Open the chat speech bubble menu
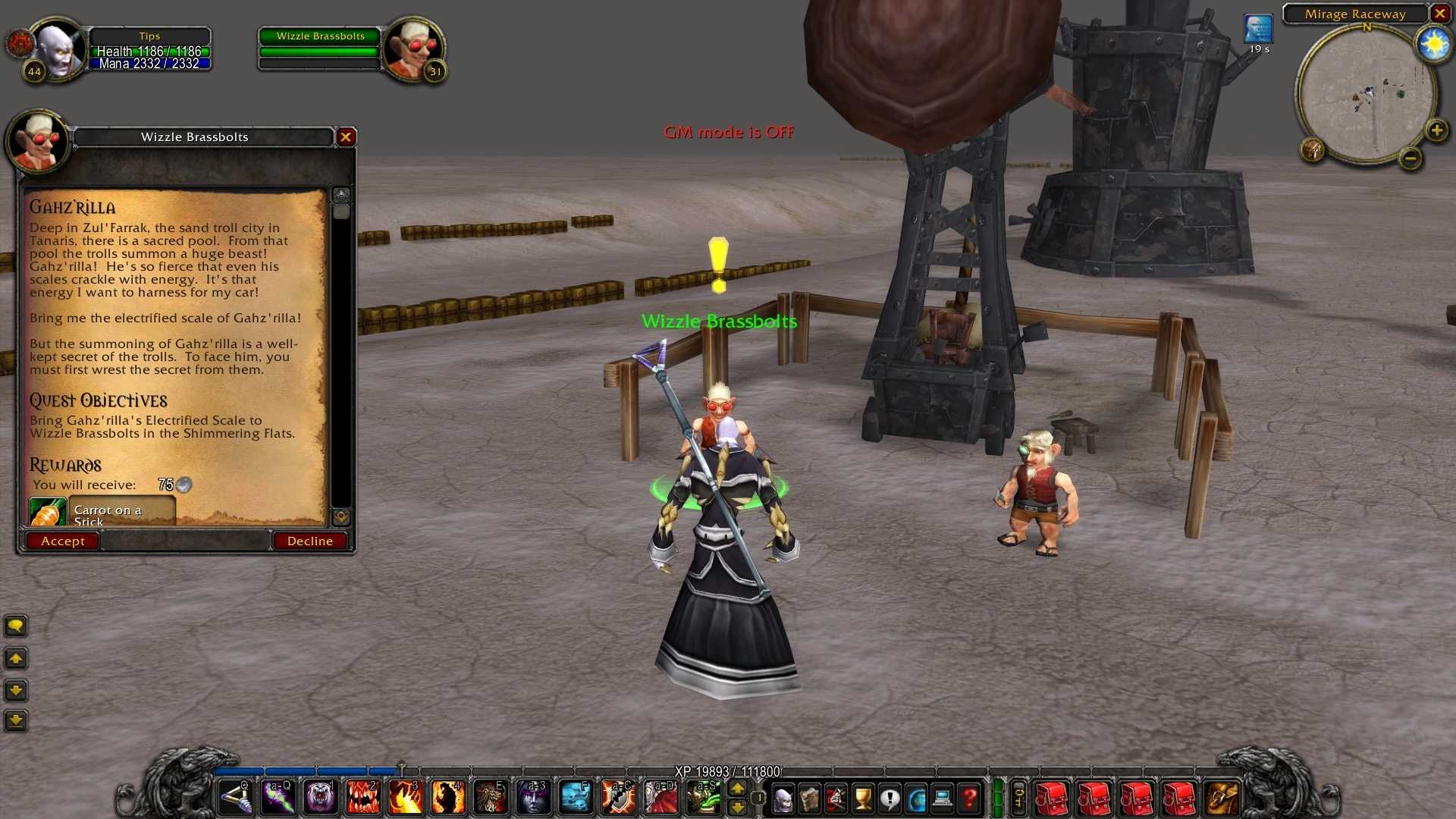This screenshot has height=819, width=1456. [16, 626]
